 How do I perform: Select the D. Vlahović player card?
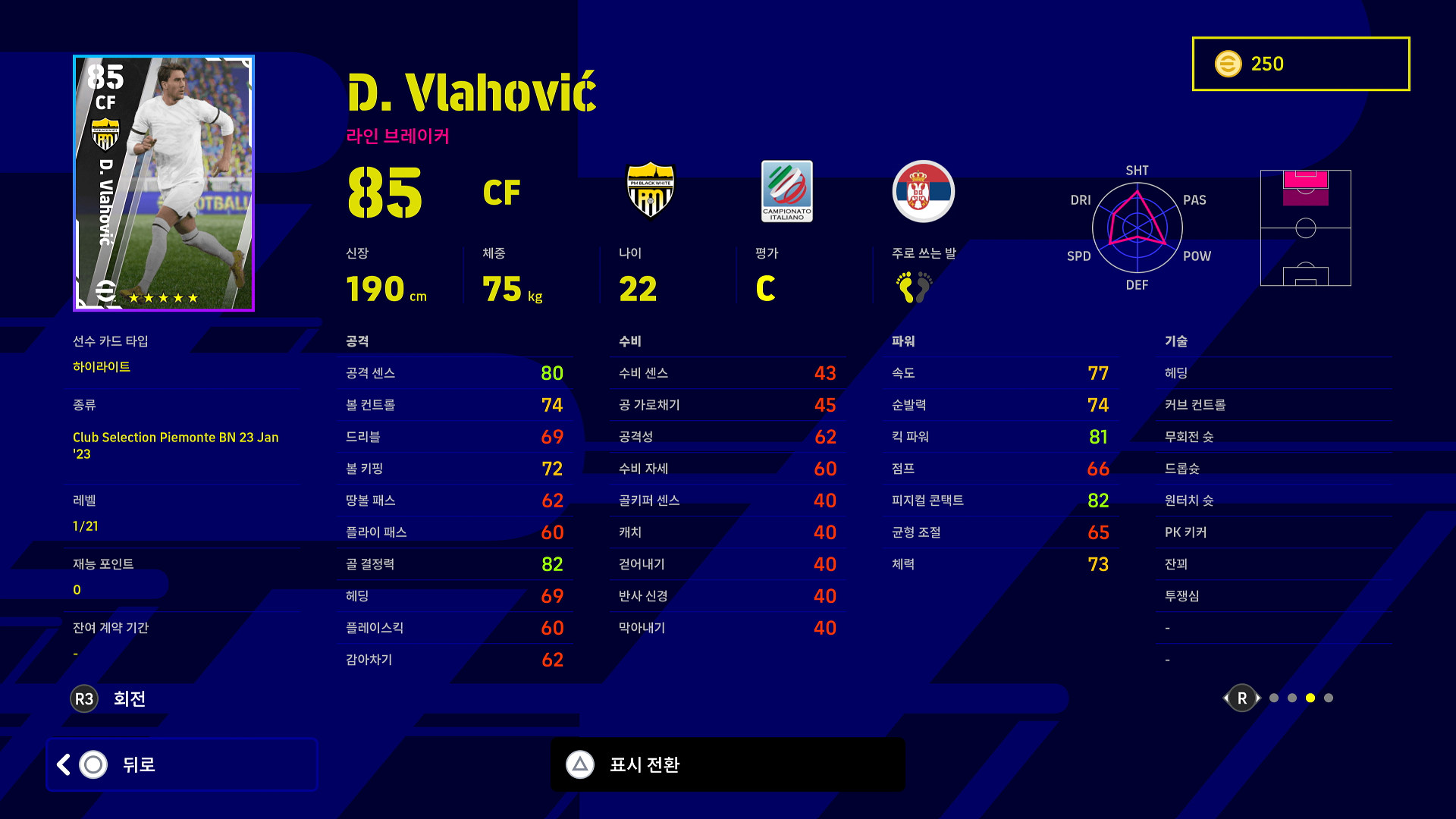tap(164, 183)
